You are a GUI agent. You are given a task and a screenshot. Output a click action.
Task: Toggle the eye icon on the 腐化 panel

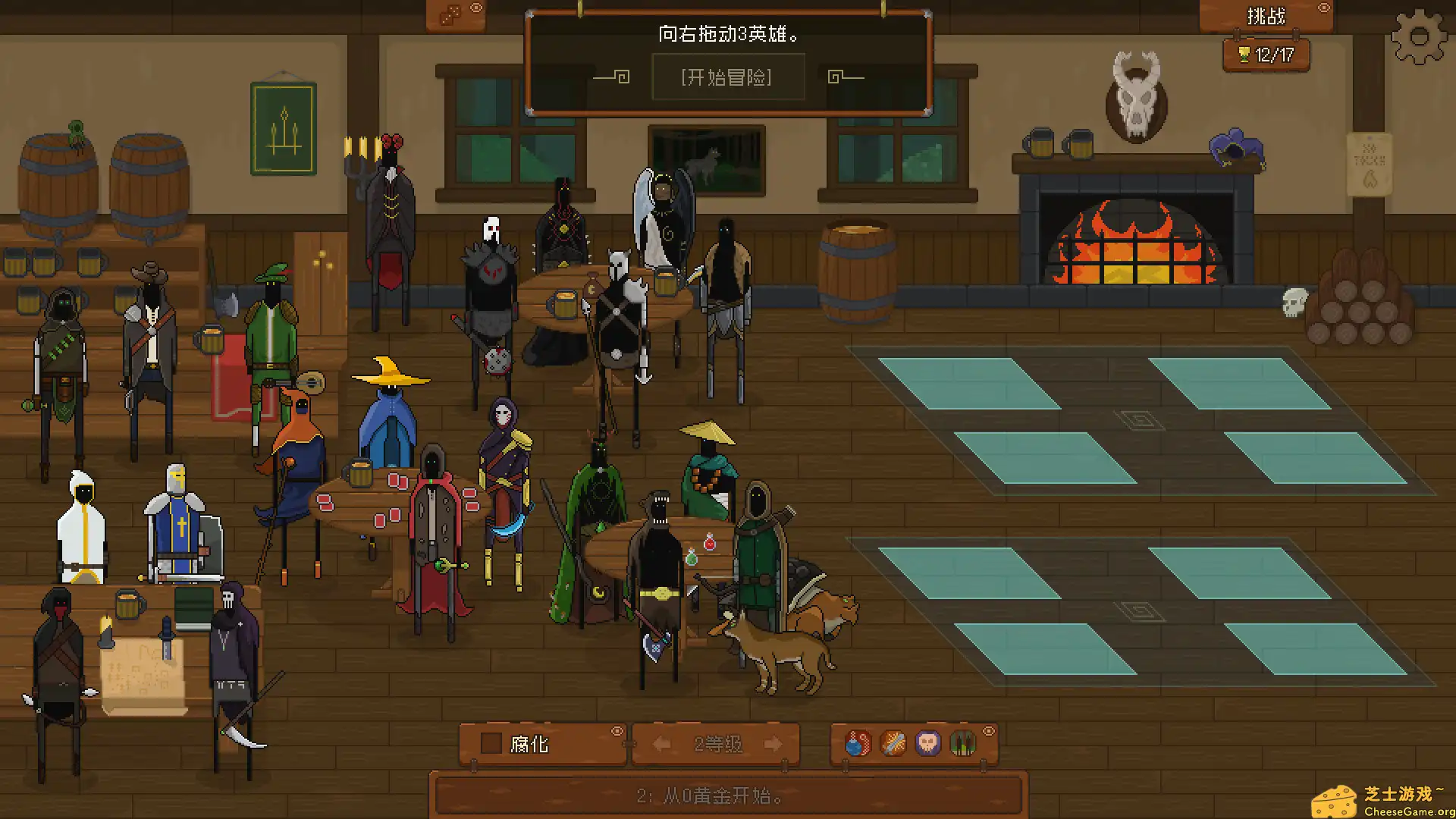pyautogui.click(x=617, y=731)
